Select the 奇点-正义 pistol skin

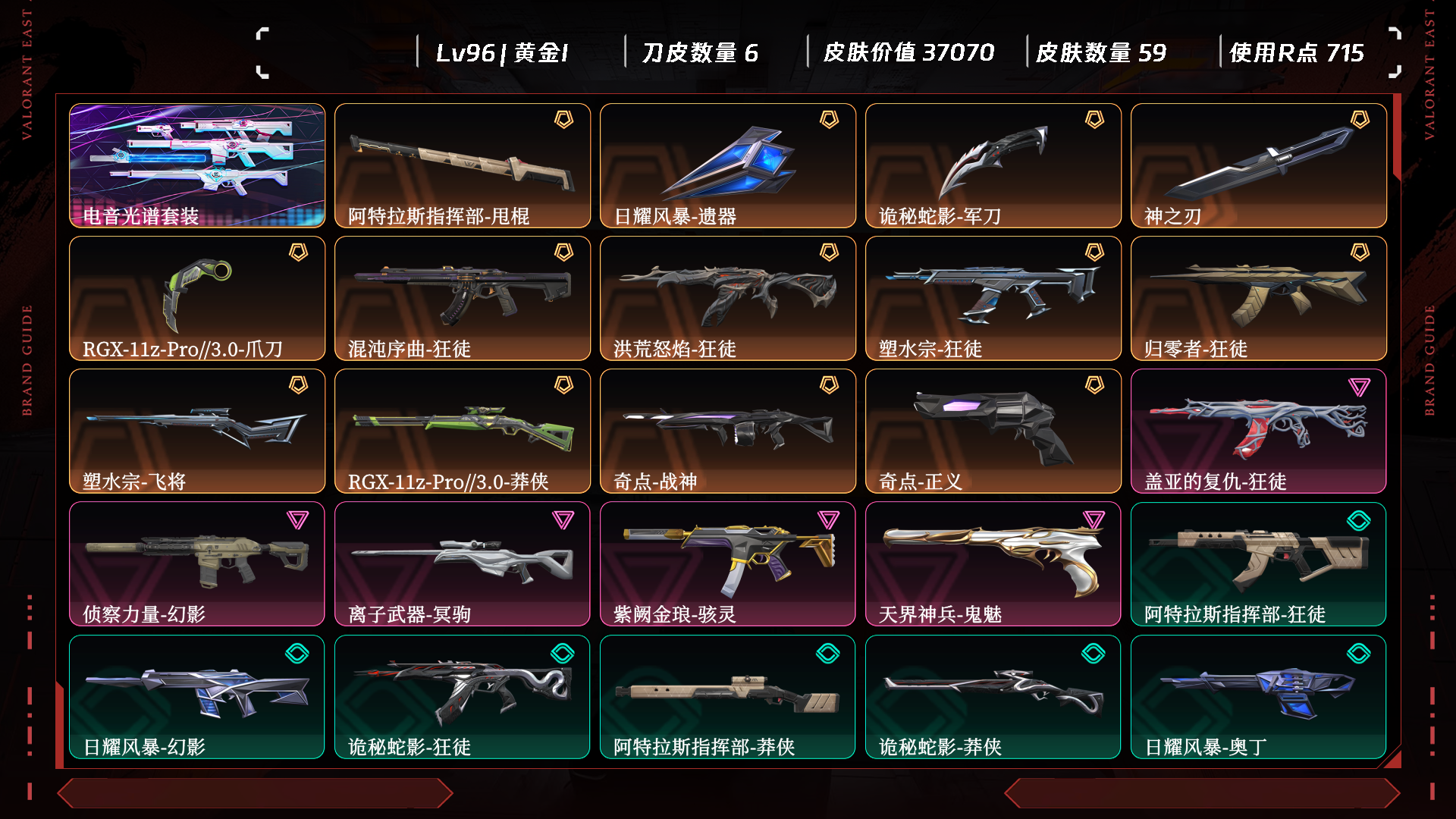click(x=993, y=431)
